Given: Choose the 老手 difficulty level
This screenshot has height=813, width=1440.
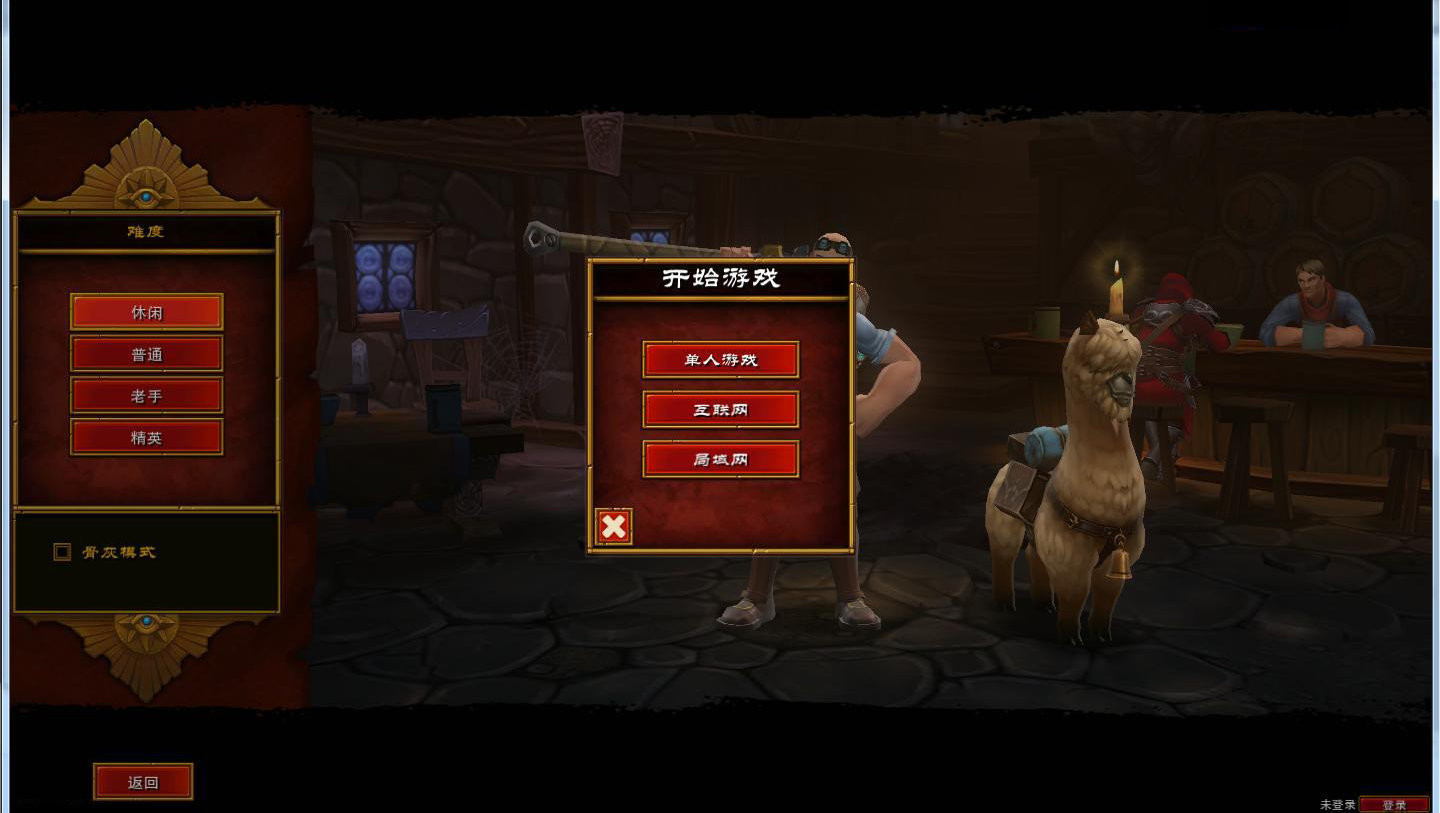Looking at the screenshot, I should pos(146,395).
